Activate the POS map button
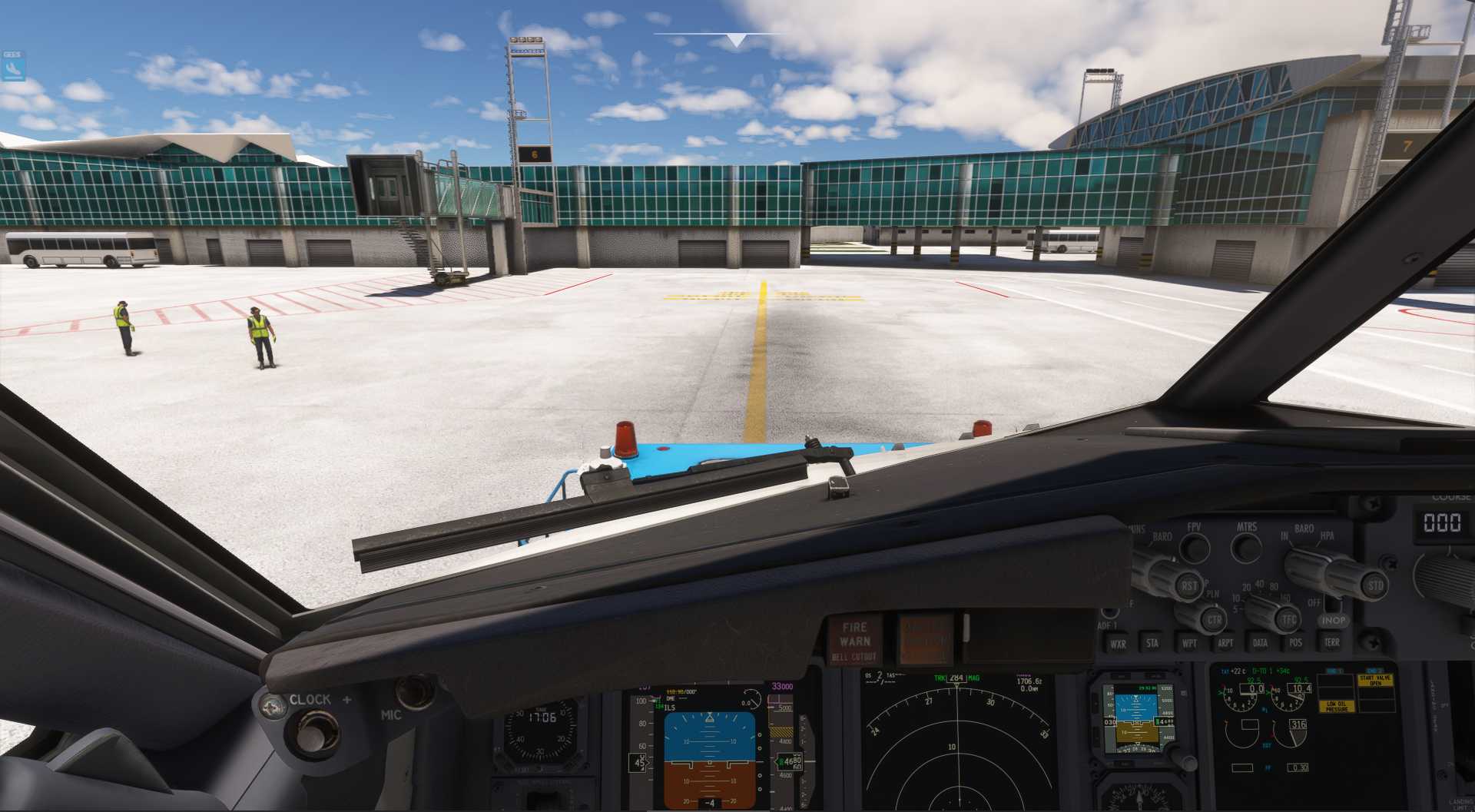Image resolution: width=1475 pixels, height=812 pixels. (x=1296, y=643)
